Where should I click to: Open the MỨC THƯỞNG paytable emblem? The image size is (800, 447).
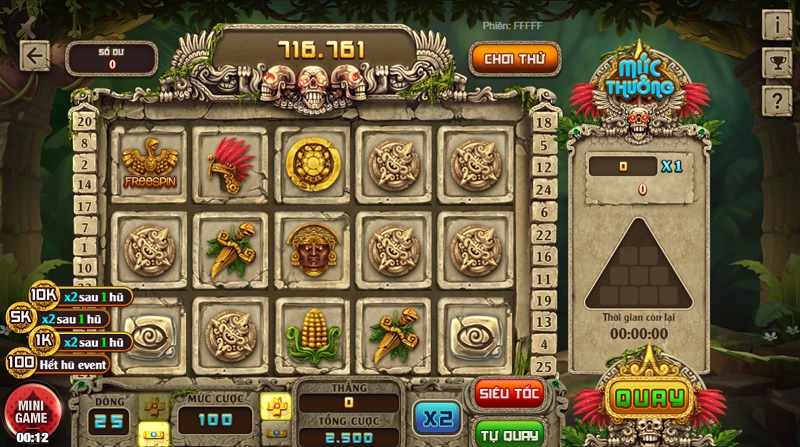[x=639, y=84]
